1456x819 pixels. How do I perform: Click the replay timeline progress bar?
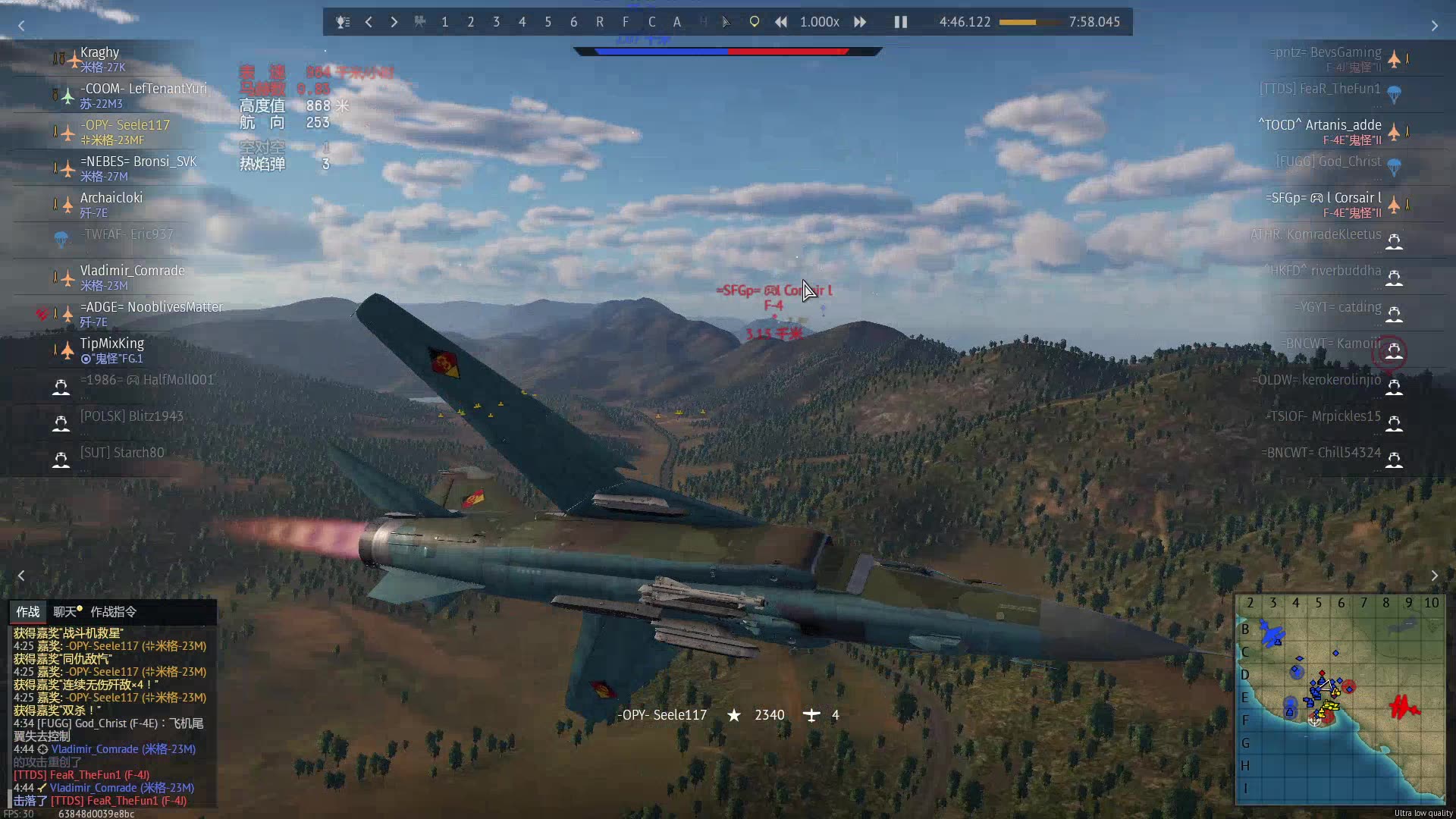(x=1029, y=22)
